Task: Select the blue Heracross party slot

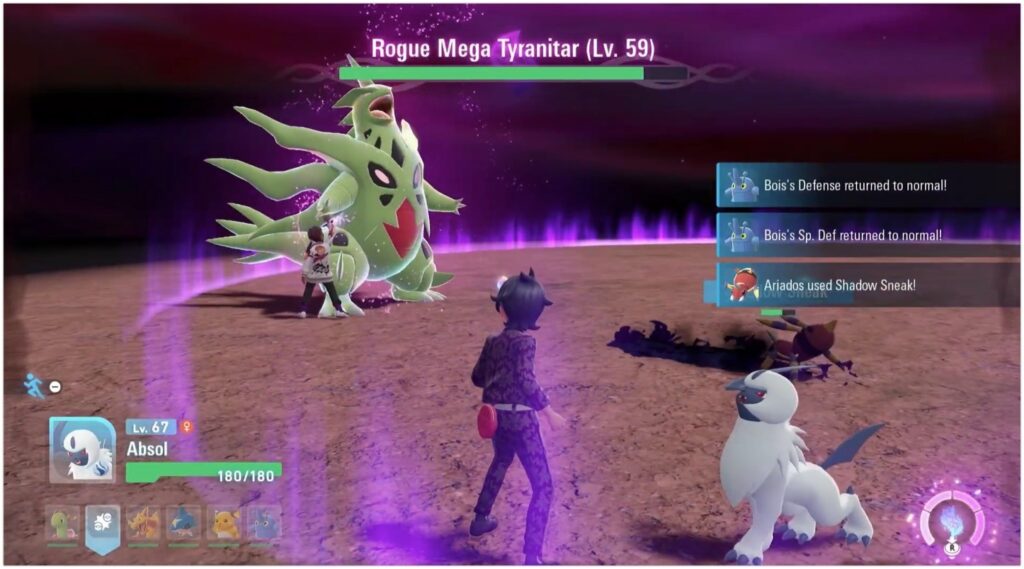Action: [264, 523]
